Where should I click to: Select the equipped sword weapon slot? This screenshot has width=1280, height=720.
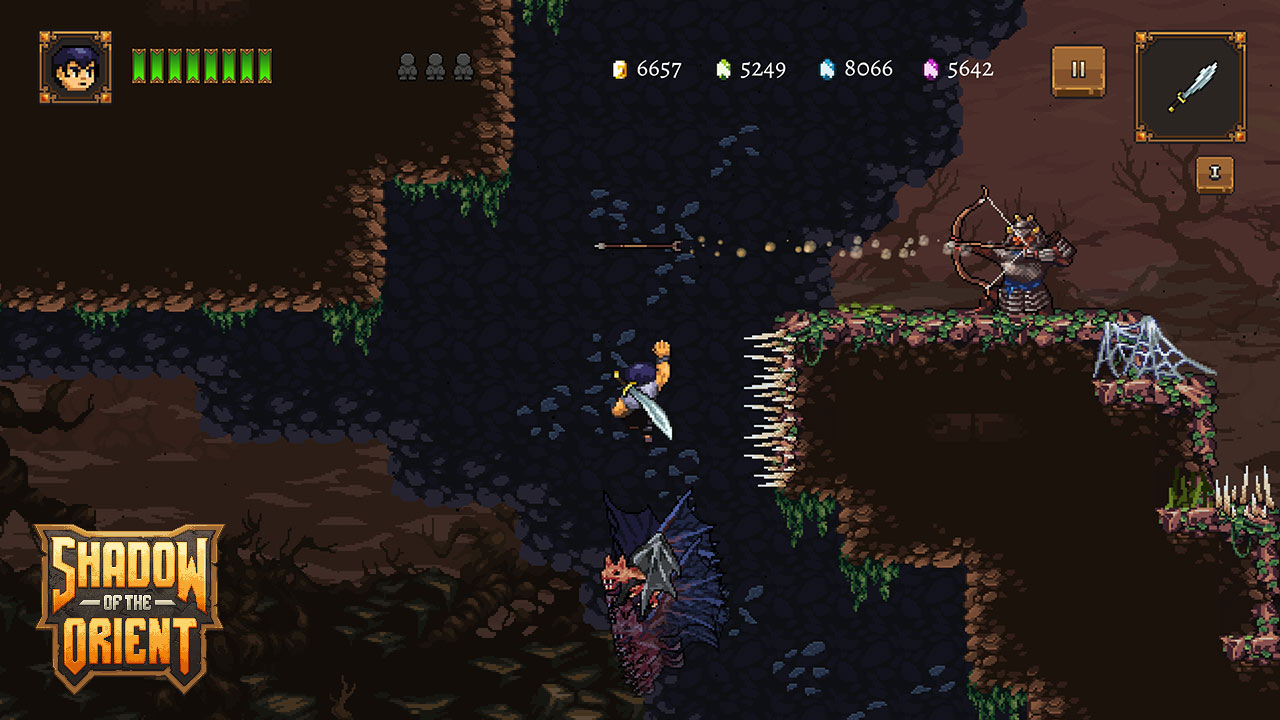[1190, 86]
